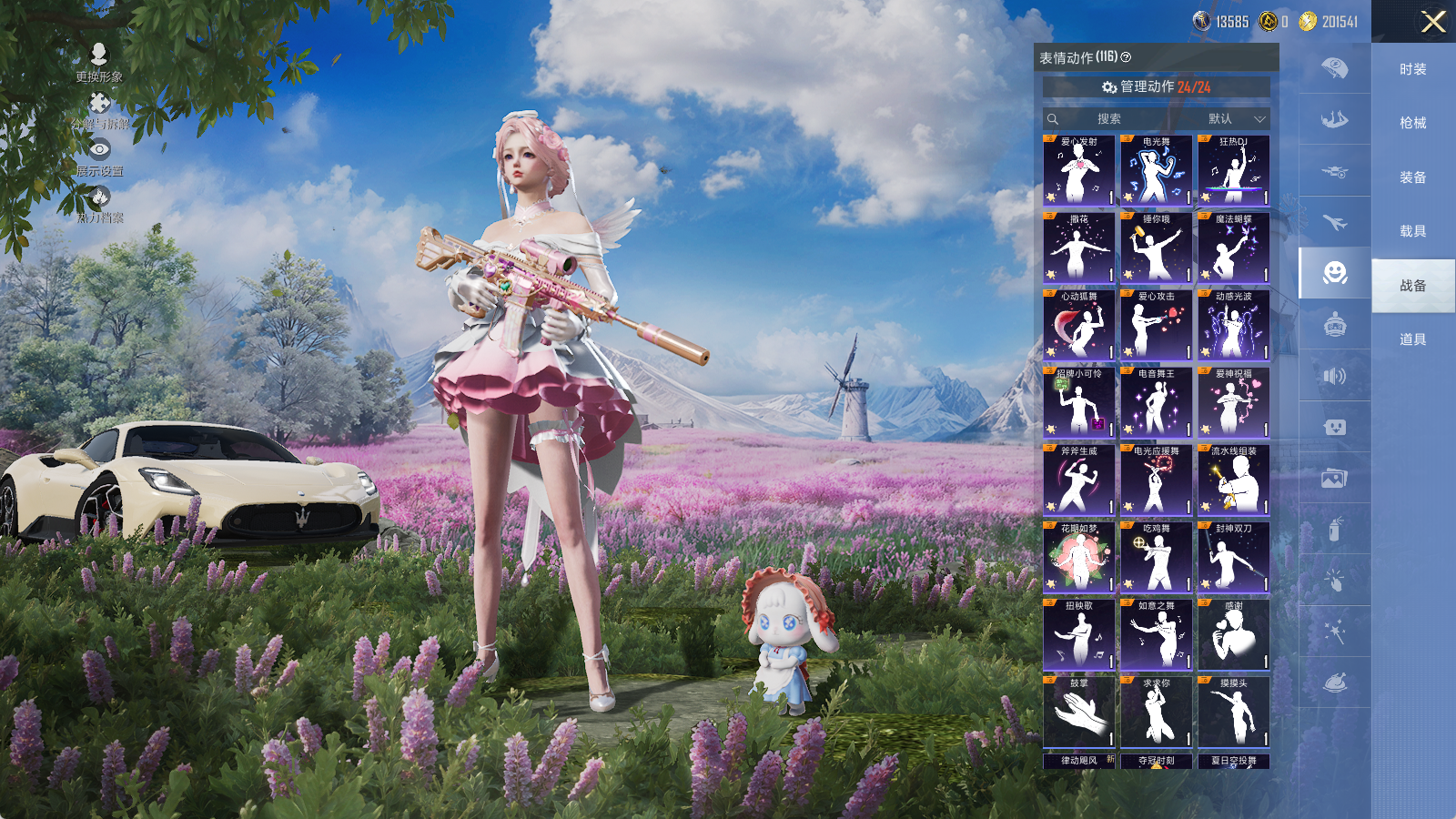Choose the 电光舞 emote tile
The image size is (1456, 819).
click(1156, 171)
